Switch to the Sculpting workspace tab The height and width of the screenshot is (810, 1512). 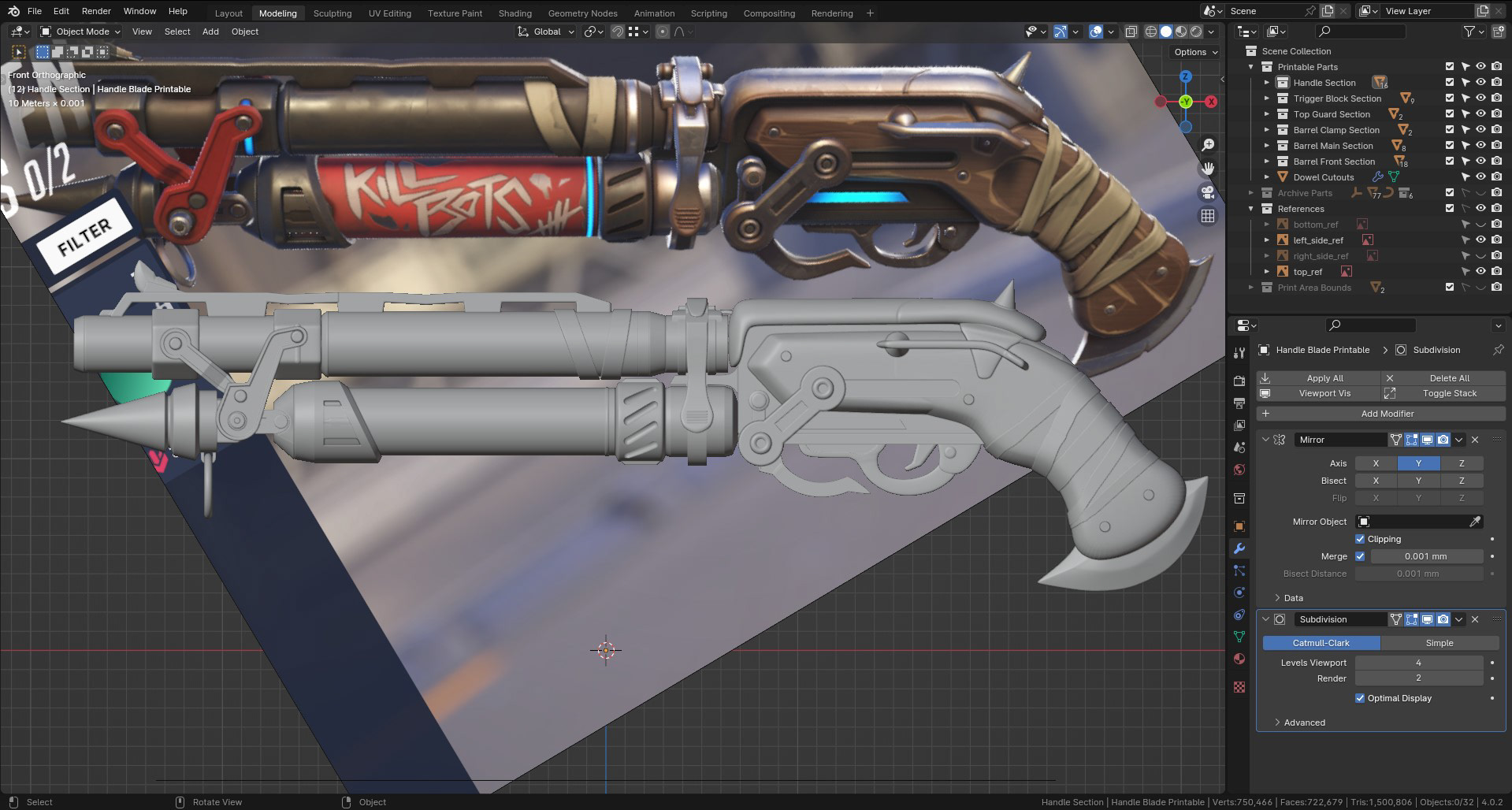(x=332, y=13)
